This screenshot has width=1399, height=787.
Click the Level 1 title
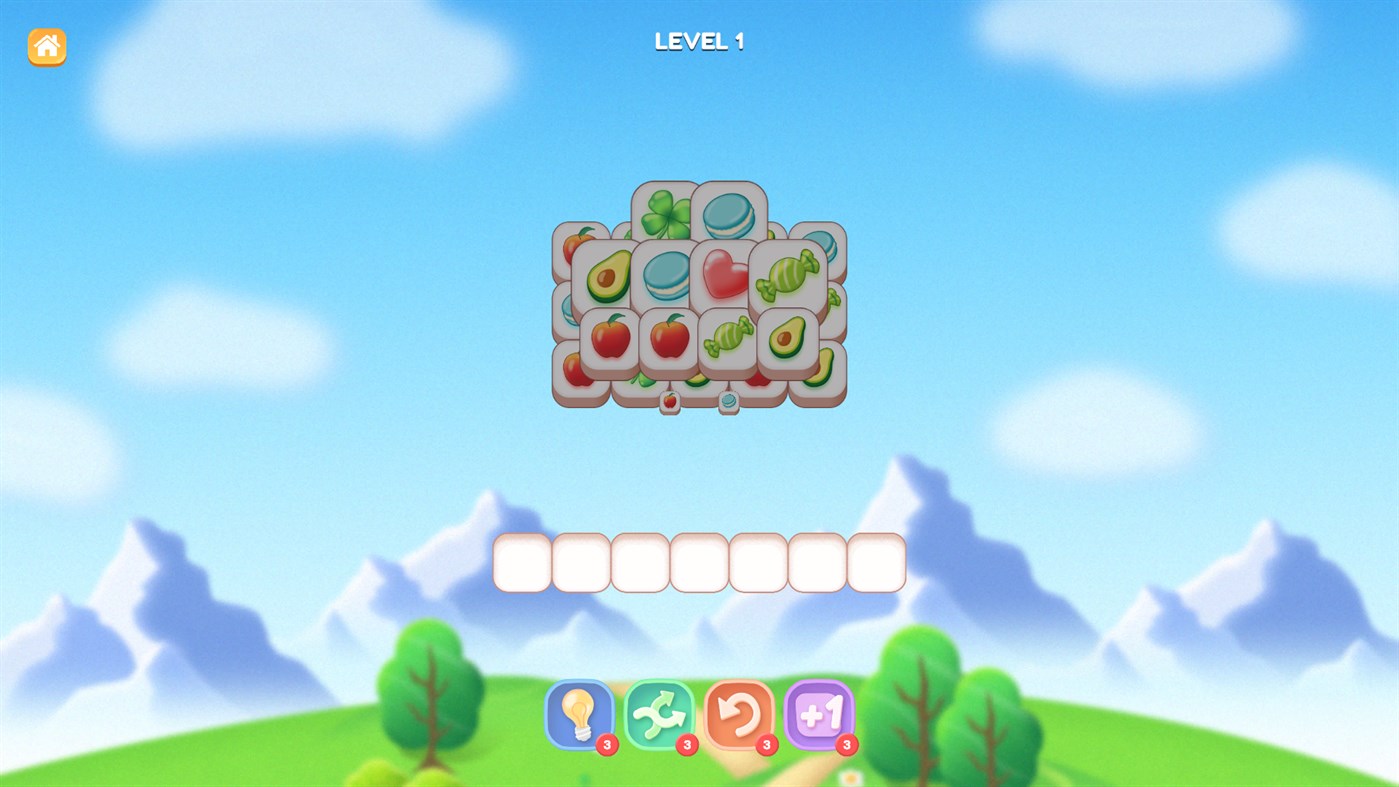point(698,39)
